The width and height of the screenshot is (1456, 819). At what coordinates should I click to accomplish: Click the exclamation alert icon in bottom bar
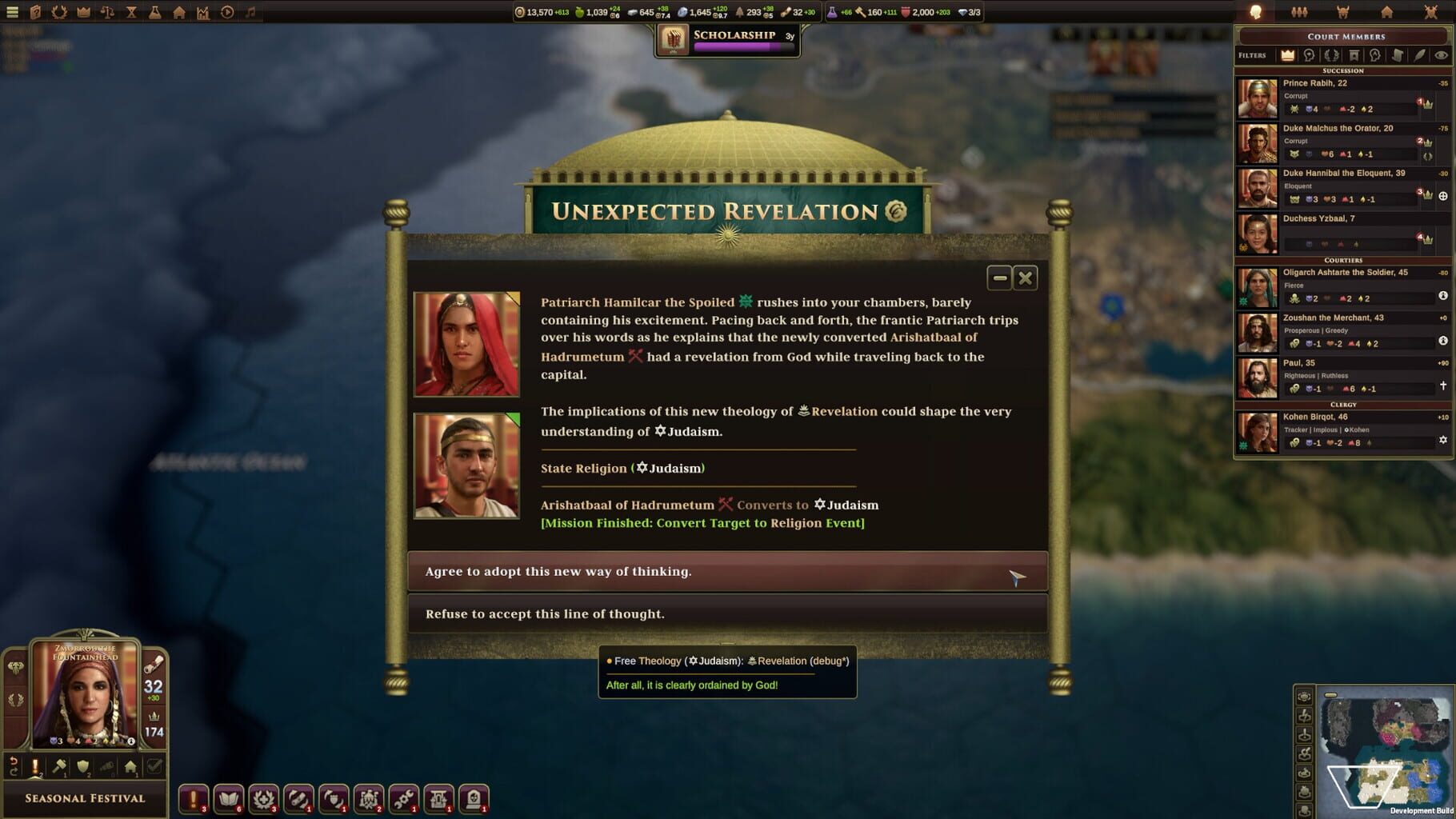click(192, 797)
